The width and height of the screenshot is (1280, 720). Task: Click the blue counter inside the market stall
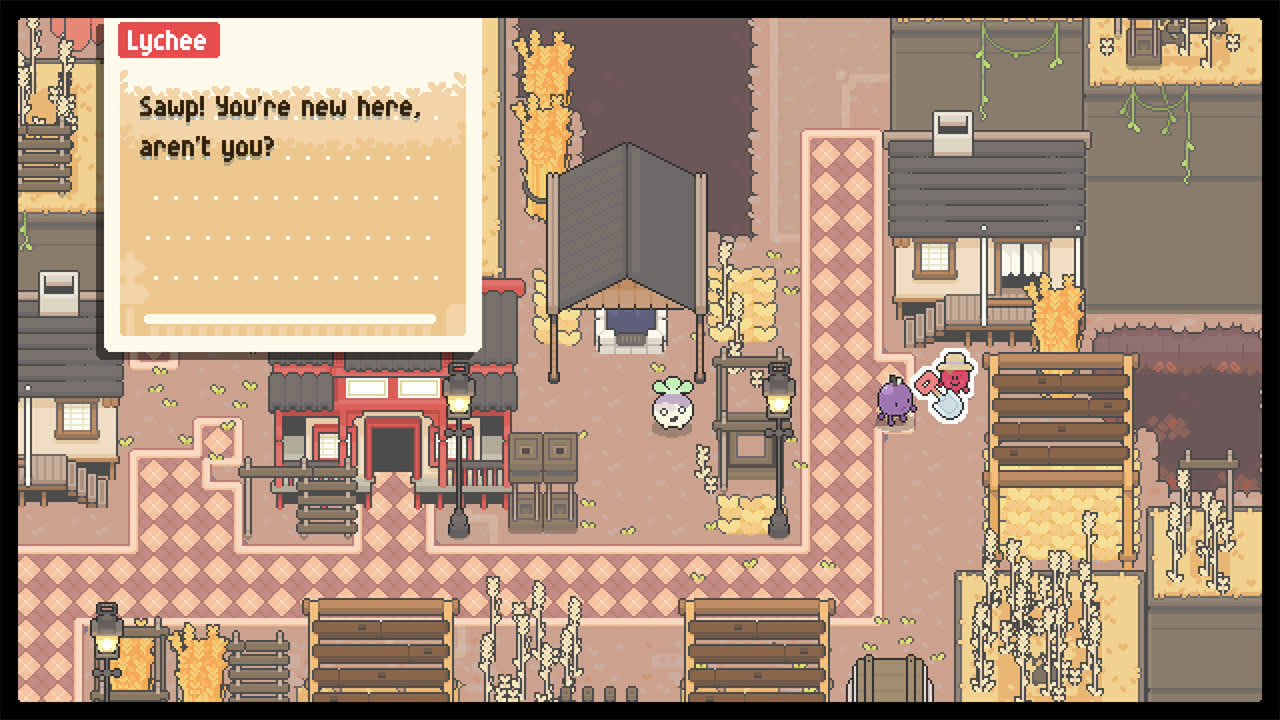tap(628, 320)
